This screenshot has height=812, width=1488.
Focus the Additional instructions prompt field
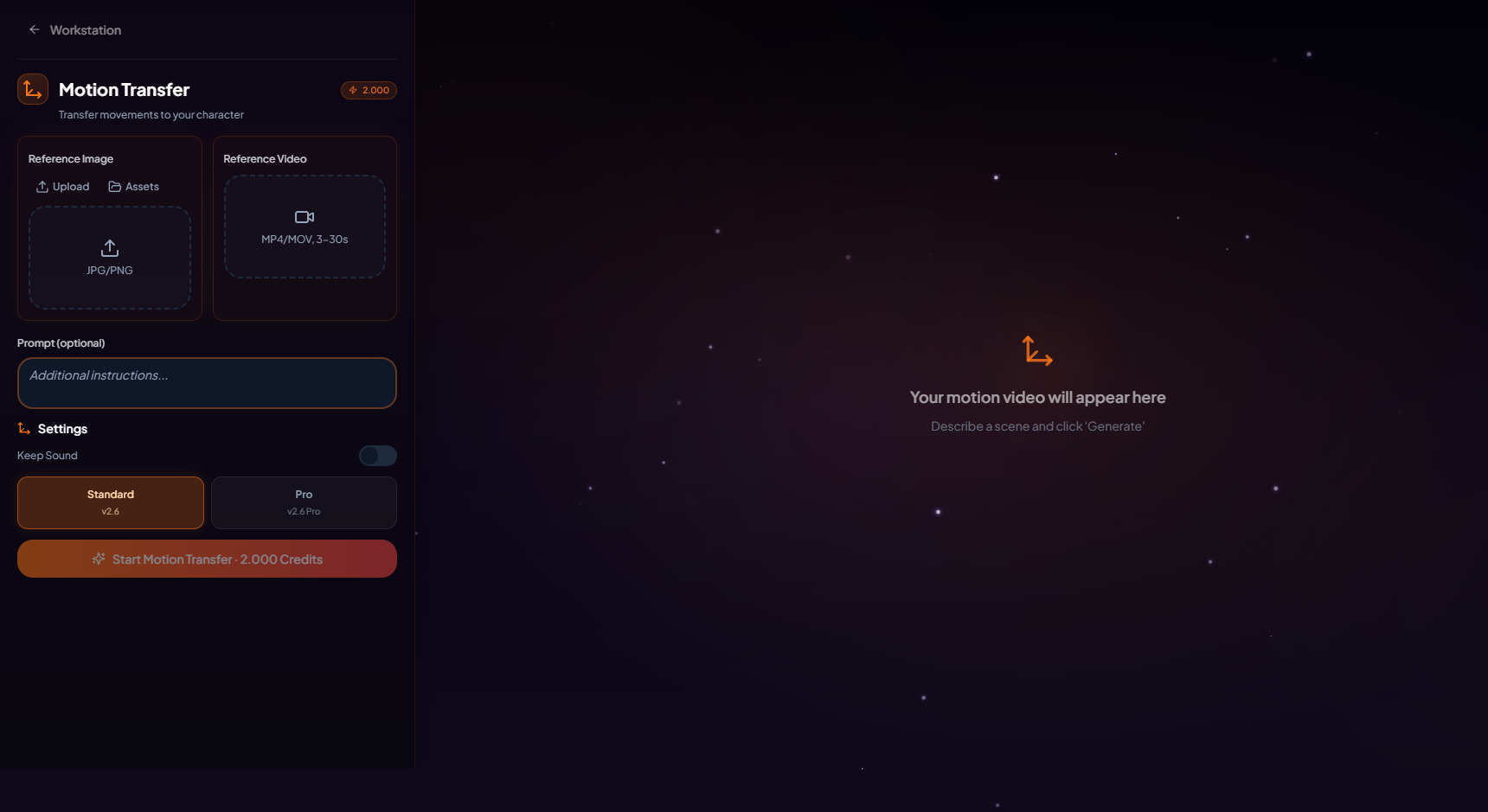[207, 383]
